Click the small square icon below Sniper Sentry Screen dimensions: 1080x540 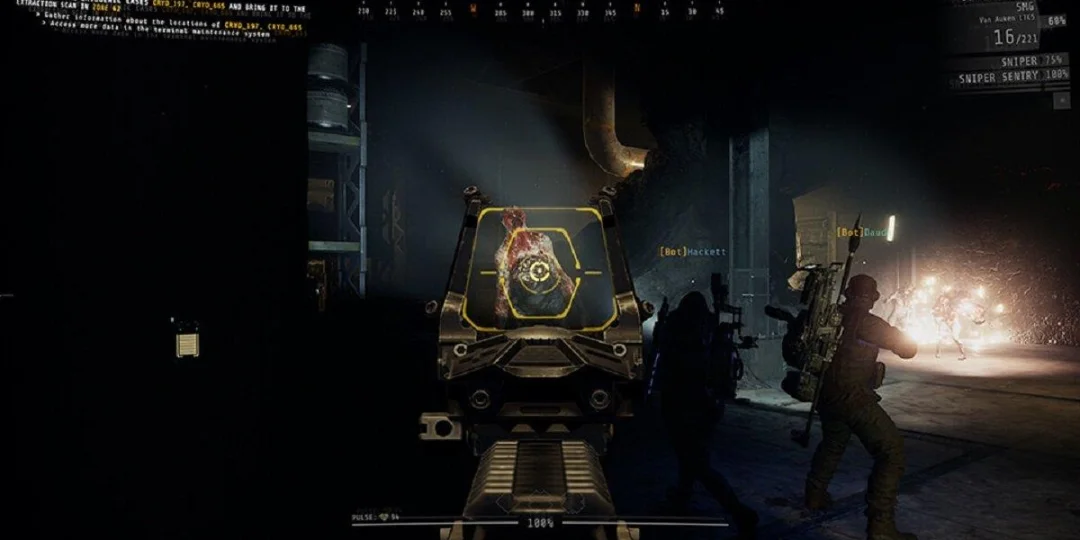[x=1062, y=99]
